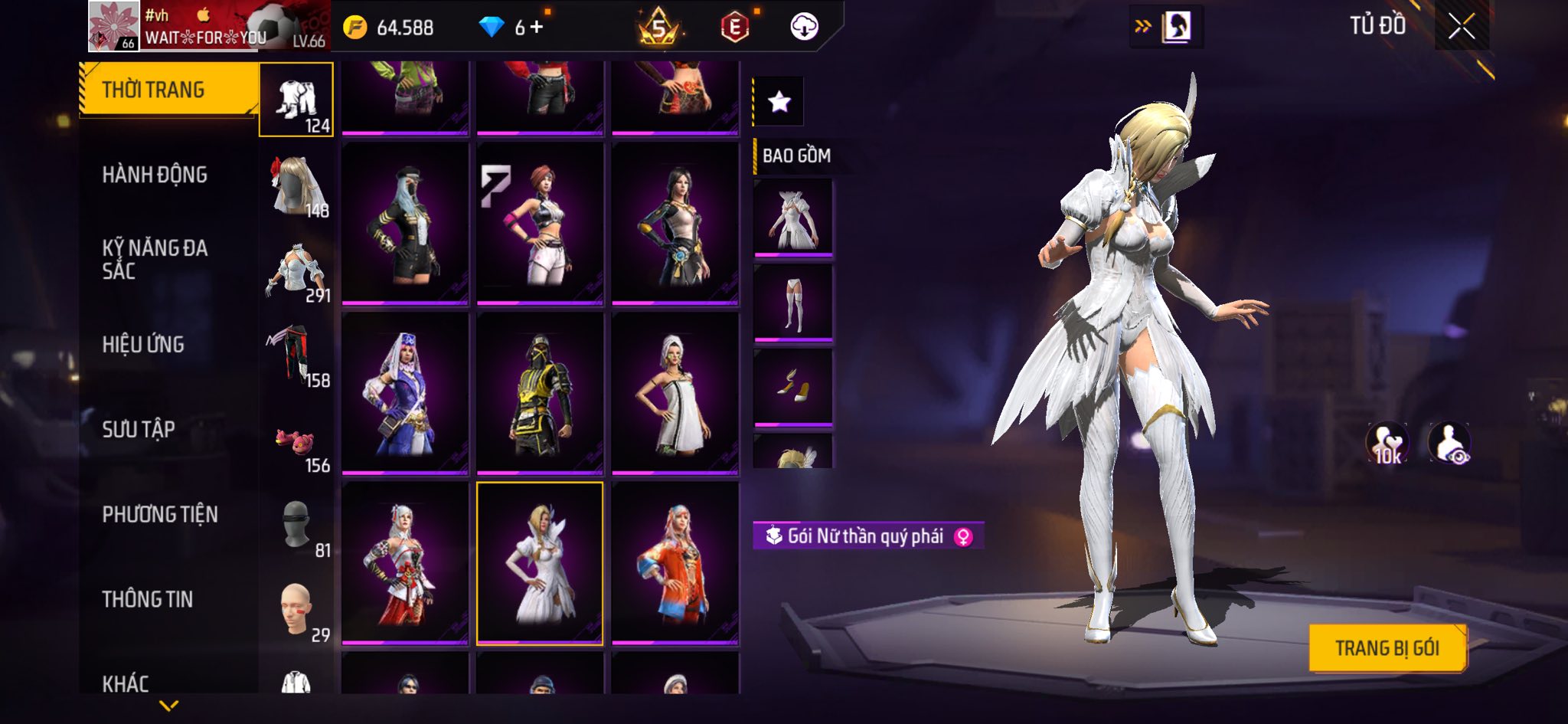Open the Hành Động category

coord(155,175)
